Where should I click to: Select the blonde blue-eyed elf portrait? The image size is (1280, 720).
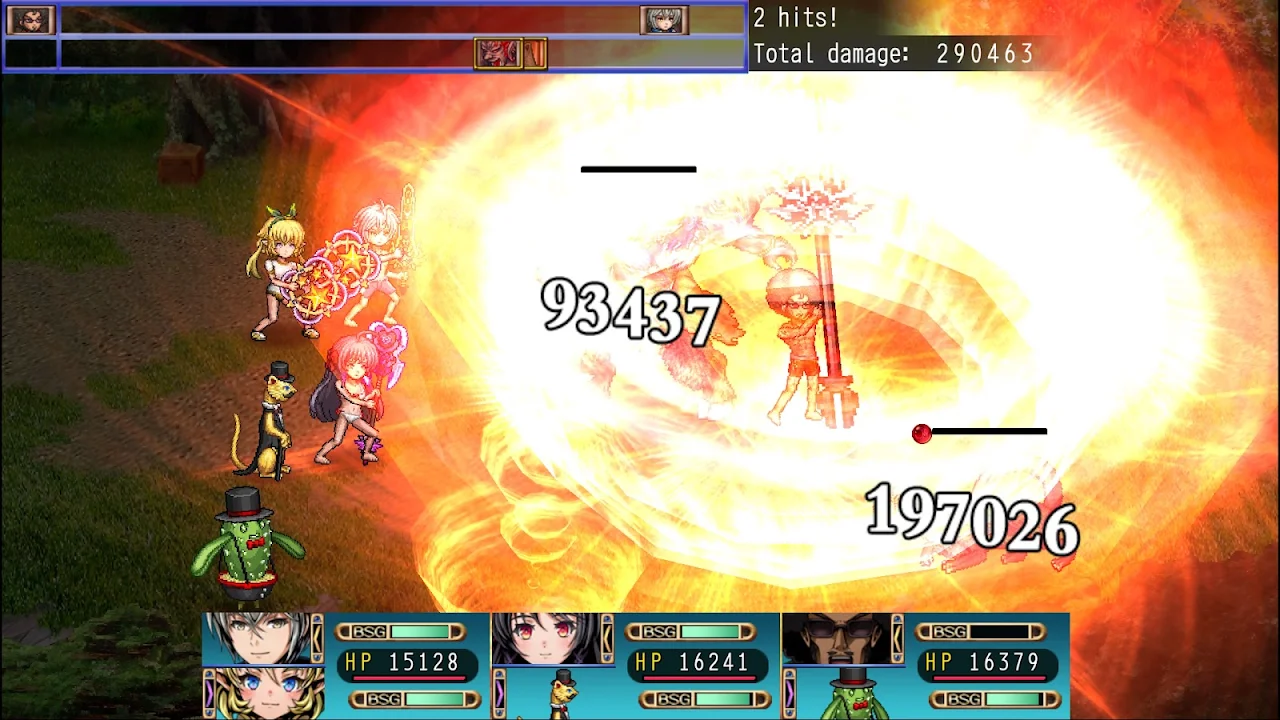[264, 692]
